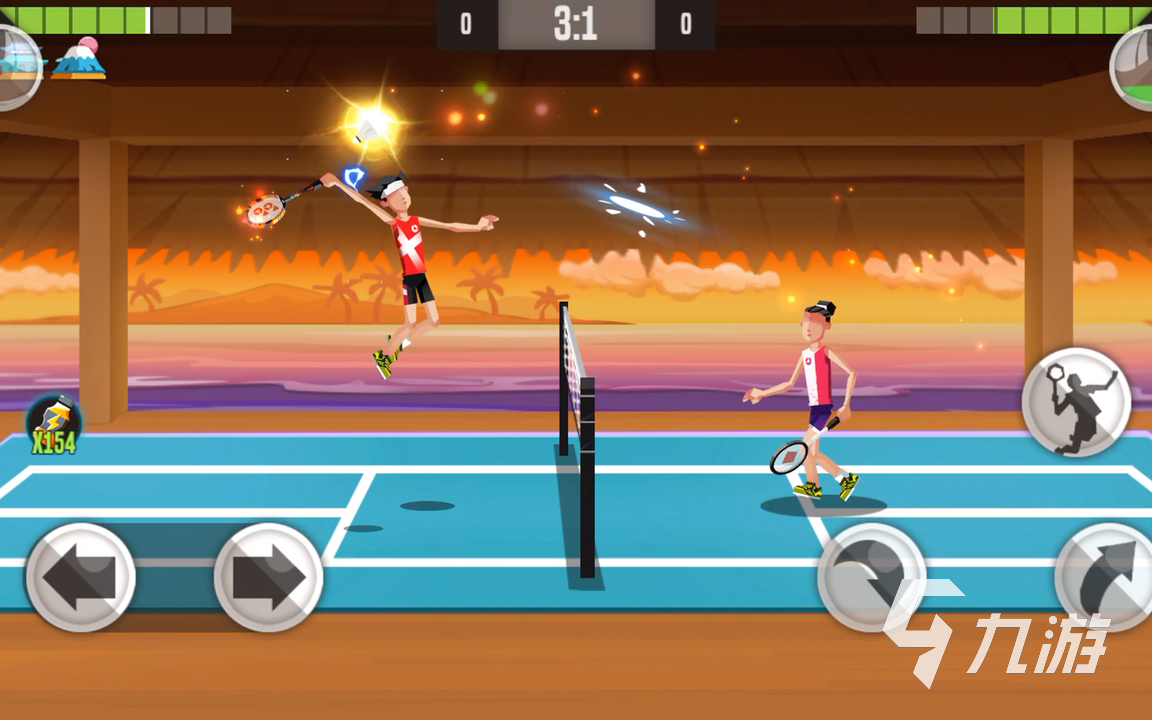Activate the lightning energy X154 power-up

point(54,425)
